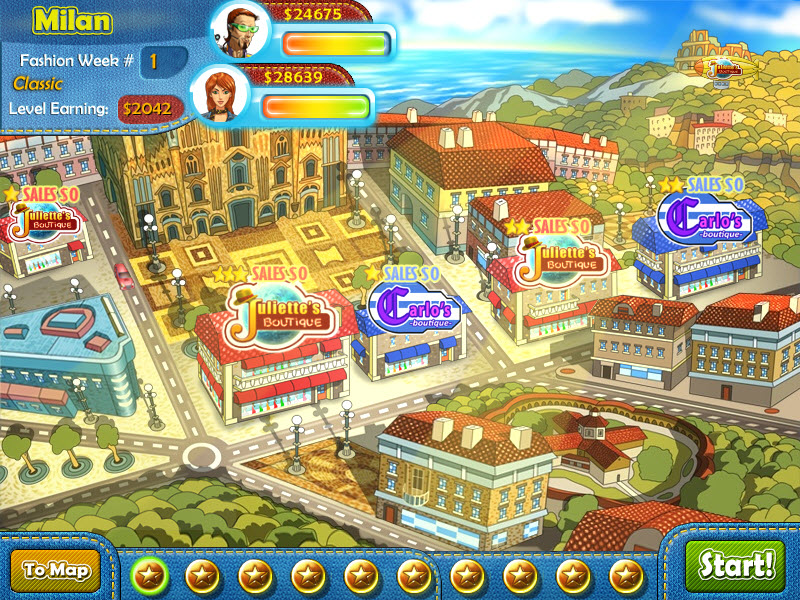Click the Start! button

pyautogui.click(x=736, y=566)
